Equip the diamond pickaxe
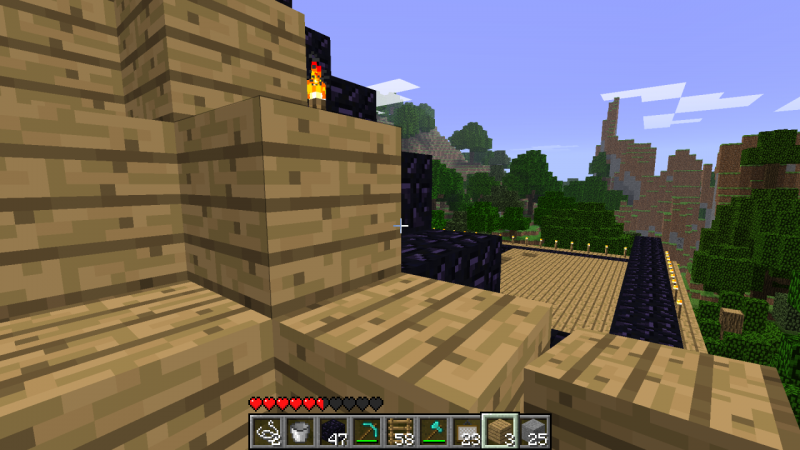800x450 pixels. click(367, 431)
